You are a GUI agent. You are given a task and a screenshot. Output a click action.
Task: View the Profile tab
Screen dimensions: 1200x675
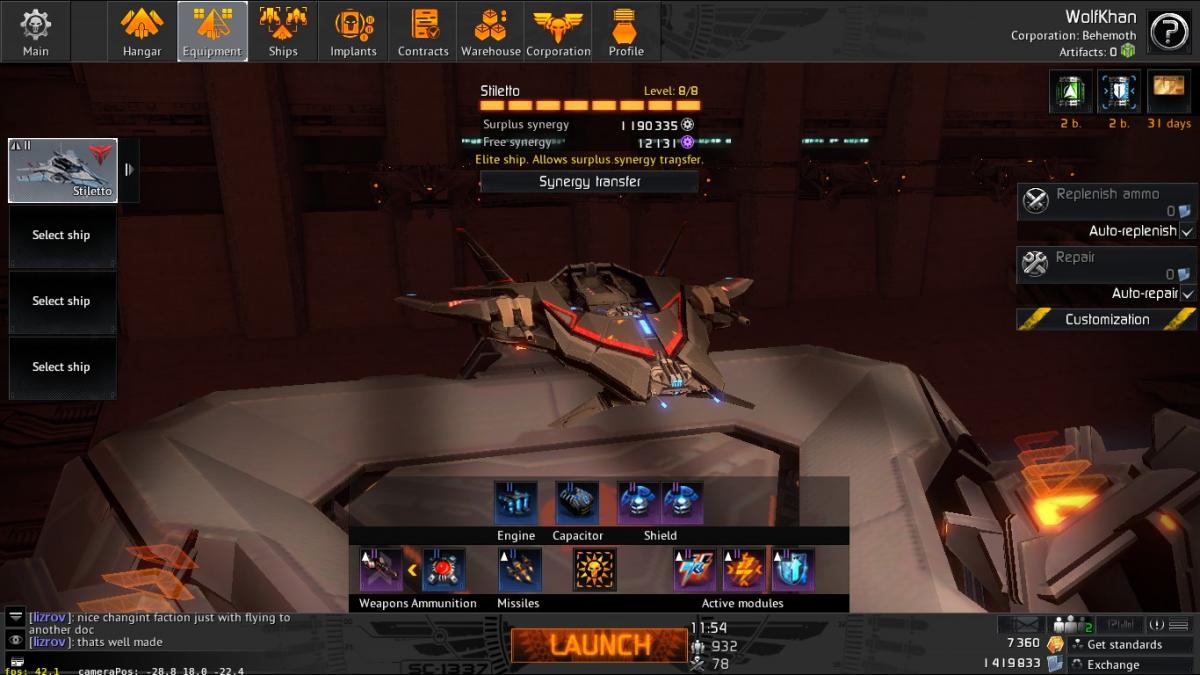(626, 32)
